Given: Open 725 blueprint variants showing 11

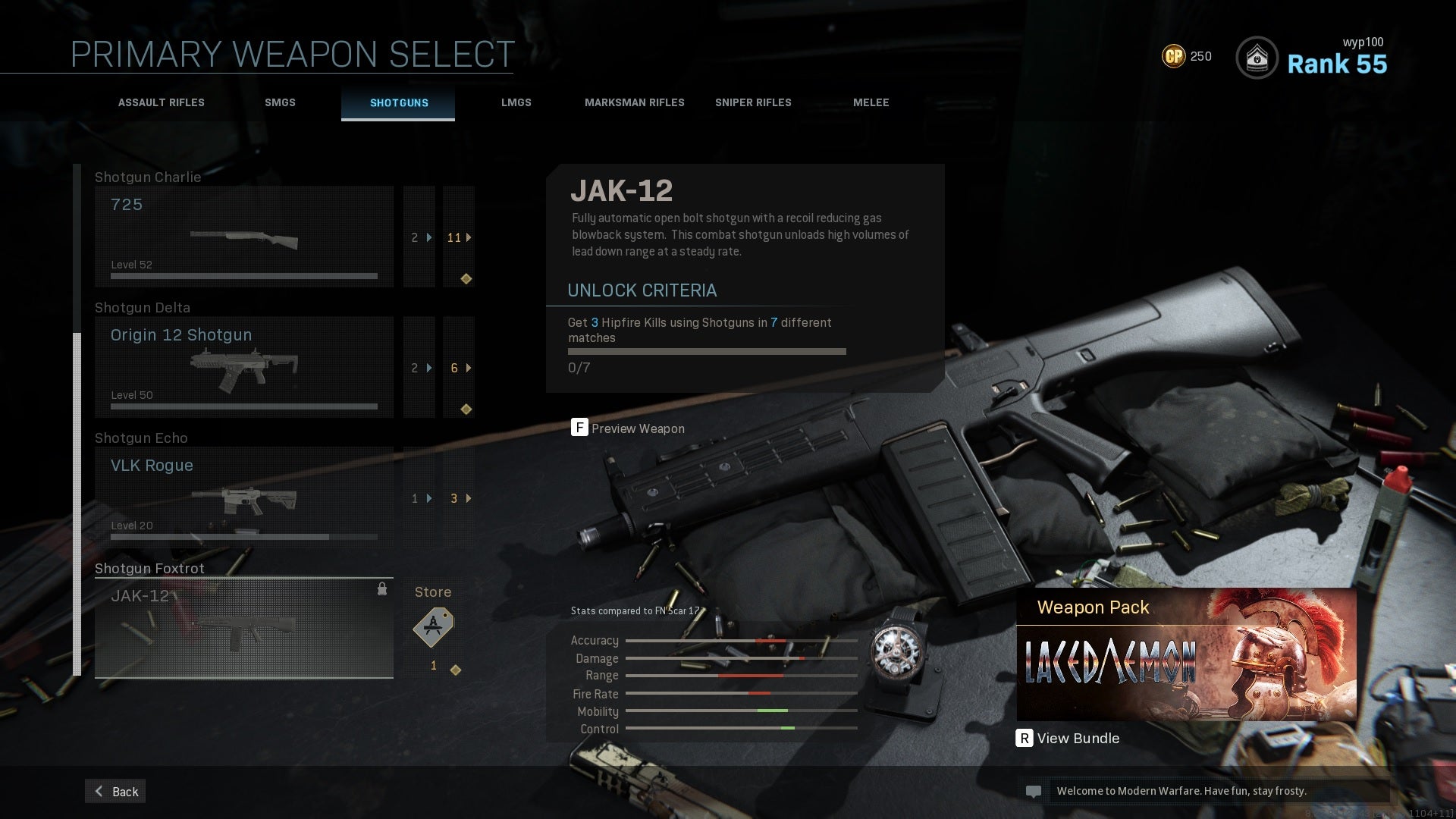Looking at the screenshot, I should coord(458,237).
